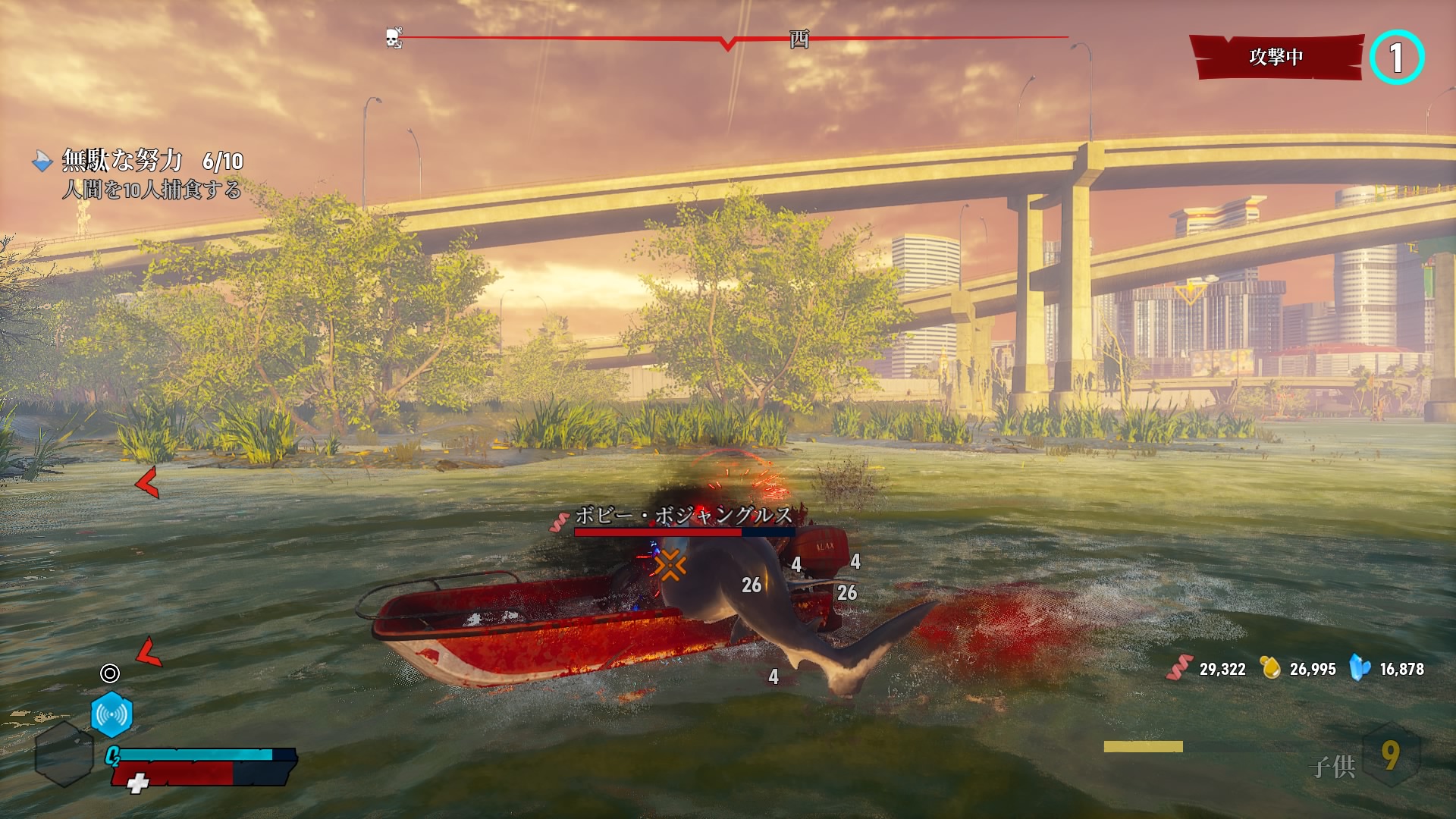Click the 攻撃中 threat status banner
This screenshot has height=819, width=1456.
coord(1276,57)
